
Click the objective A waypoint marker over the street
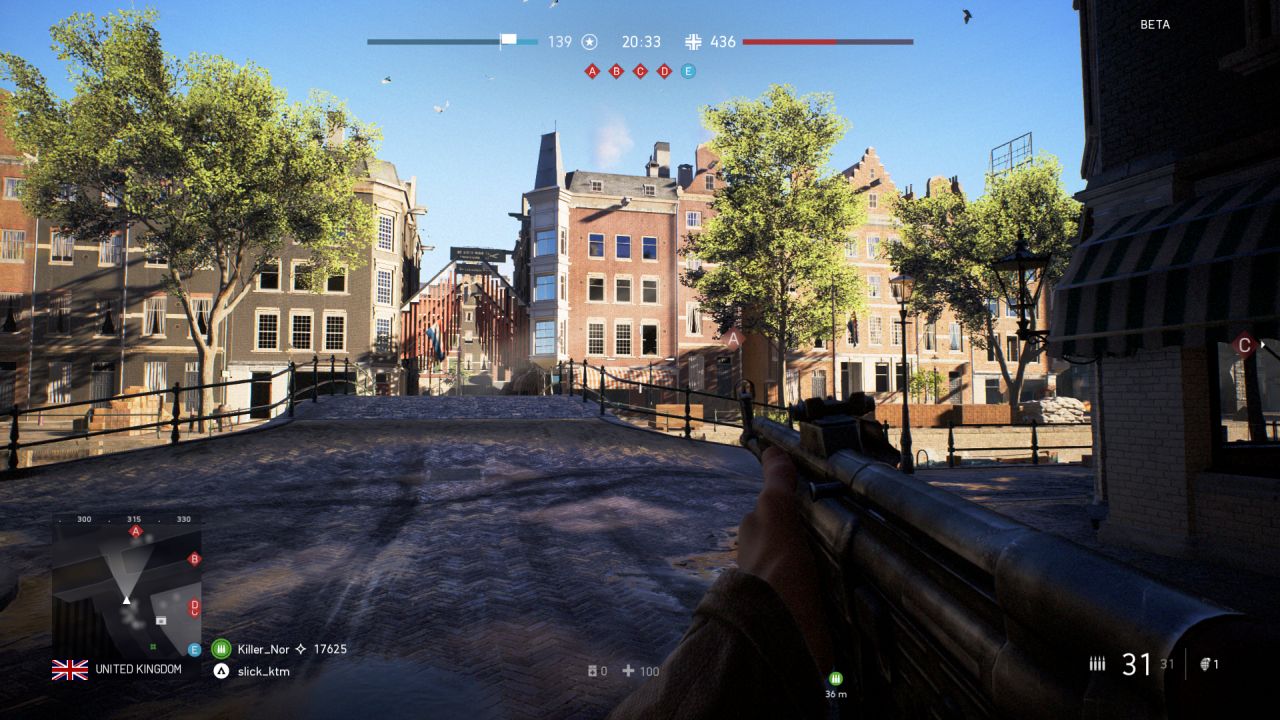[734, 339]
